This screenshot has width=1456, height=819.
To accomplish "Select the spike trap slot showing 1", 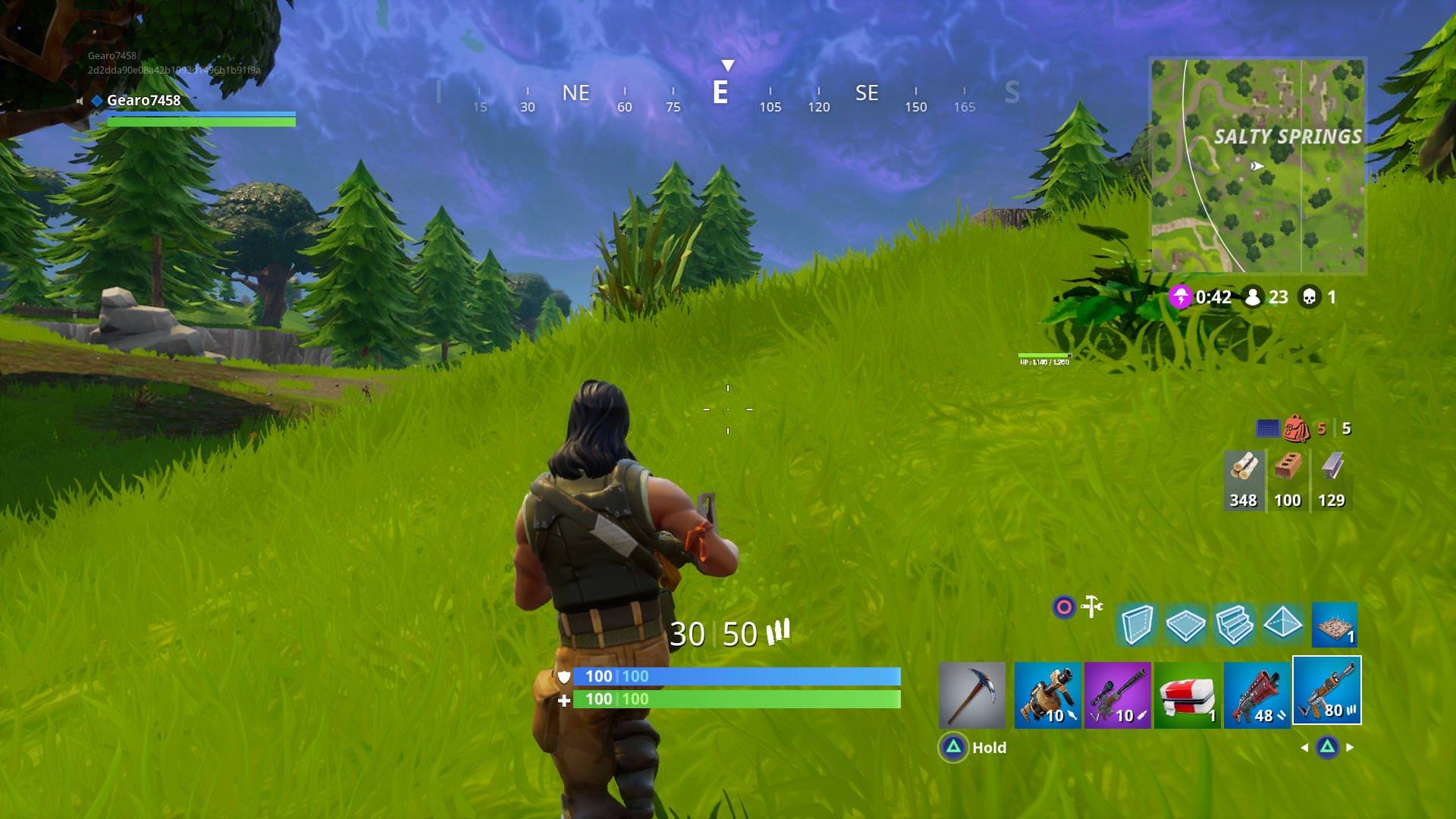I will 1335,626.
